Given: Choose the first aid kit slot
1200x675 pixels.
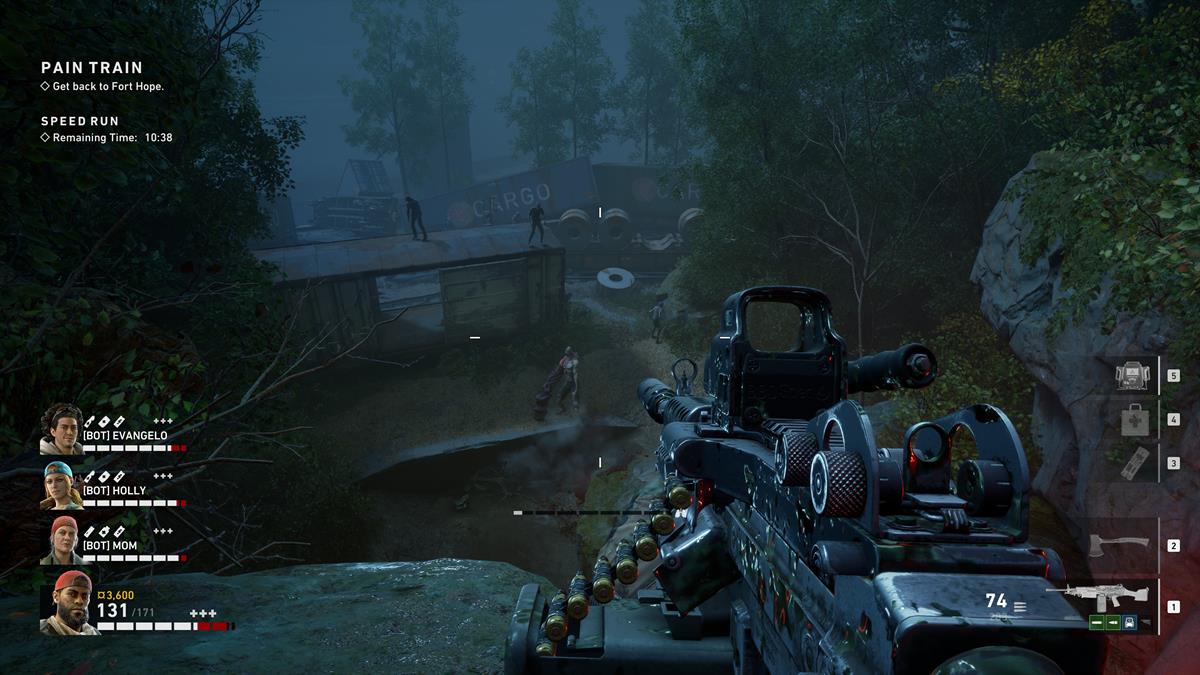Looking at the screenshot, I should (x=1134, y=419).
